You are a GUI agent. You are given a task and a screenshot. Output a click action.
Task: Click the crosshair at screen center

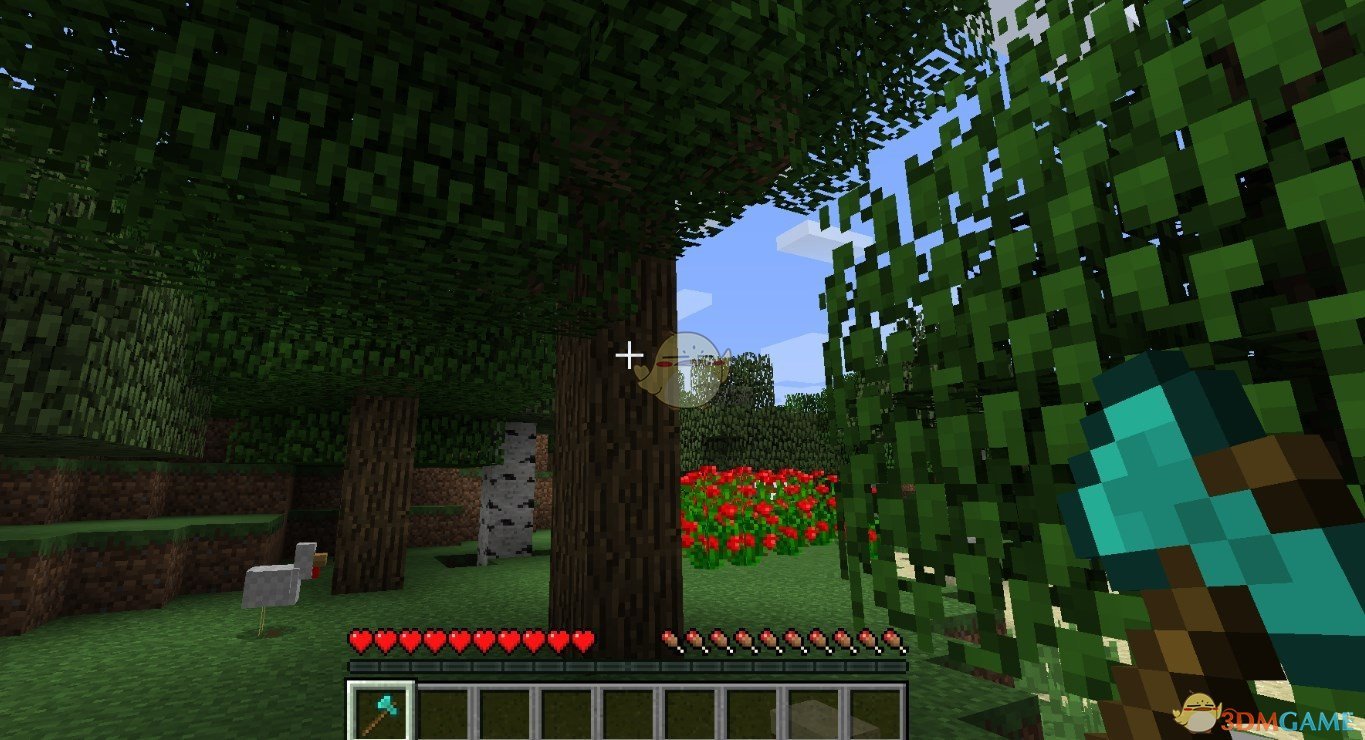pos(630,354)
